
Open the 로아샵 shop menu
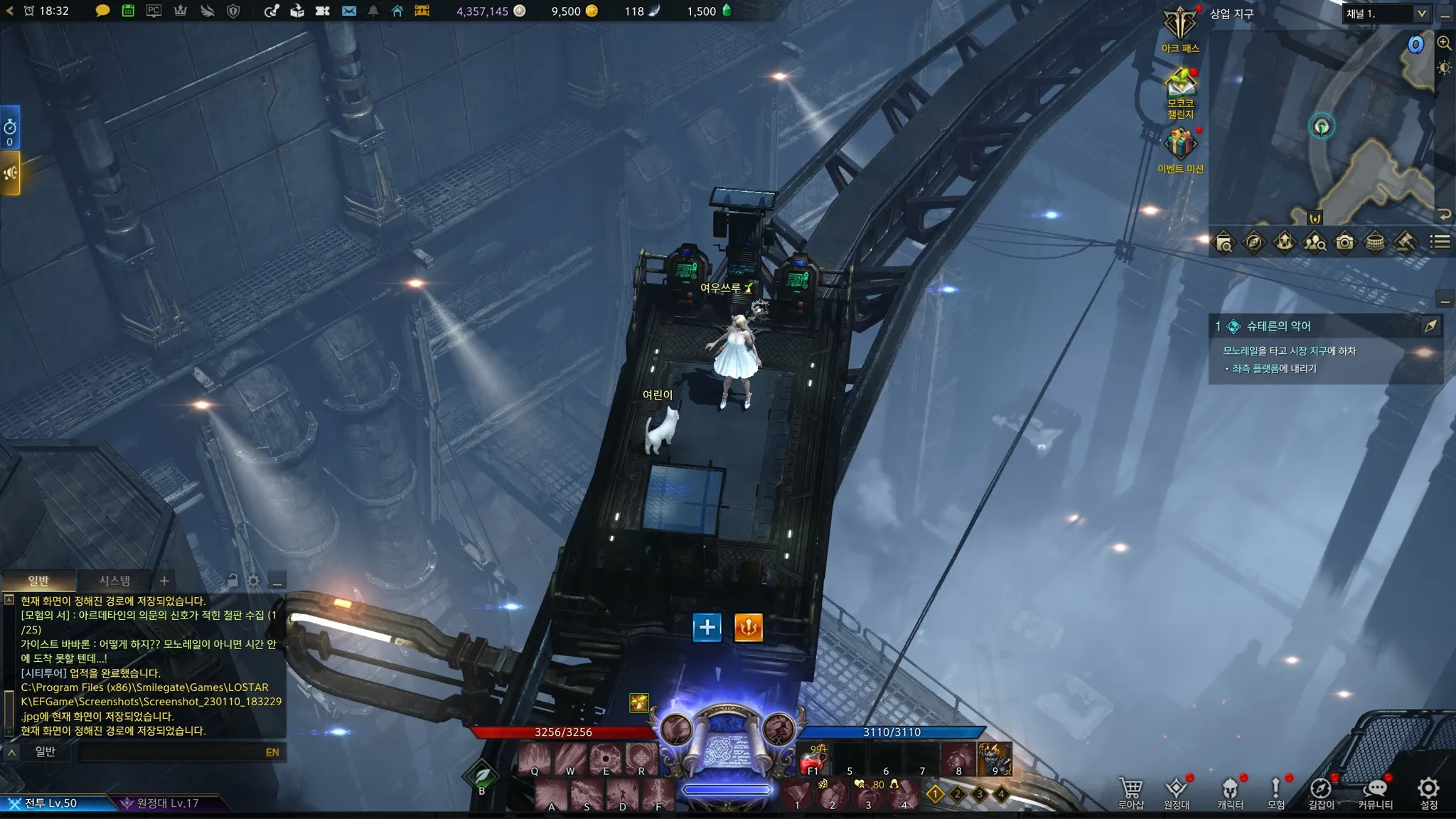point(1130,792)
